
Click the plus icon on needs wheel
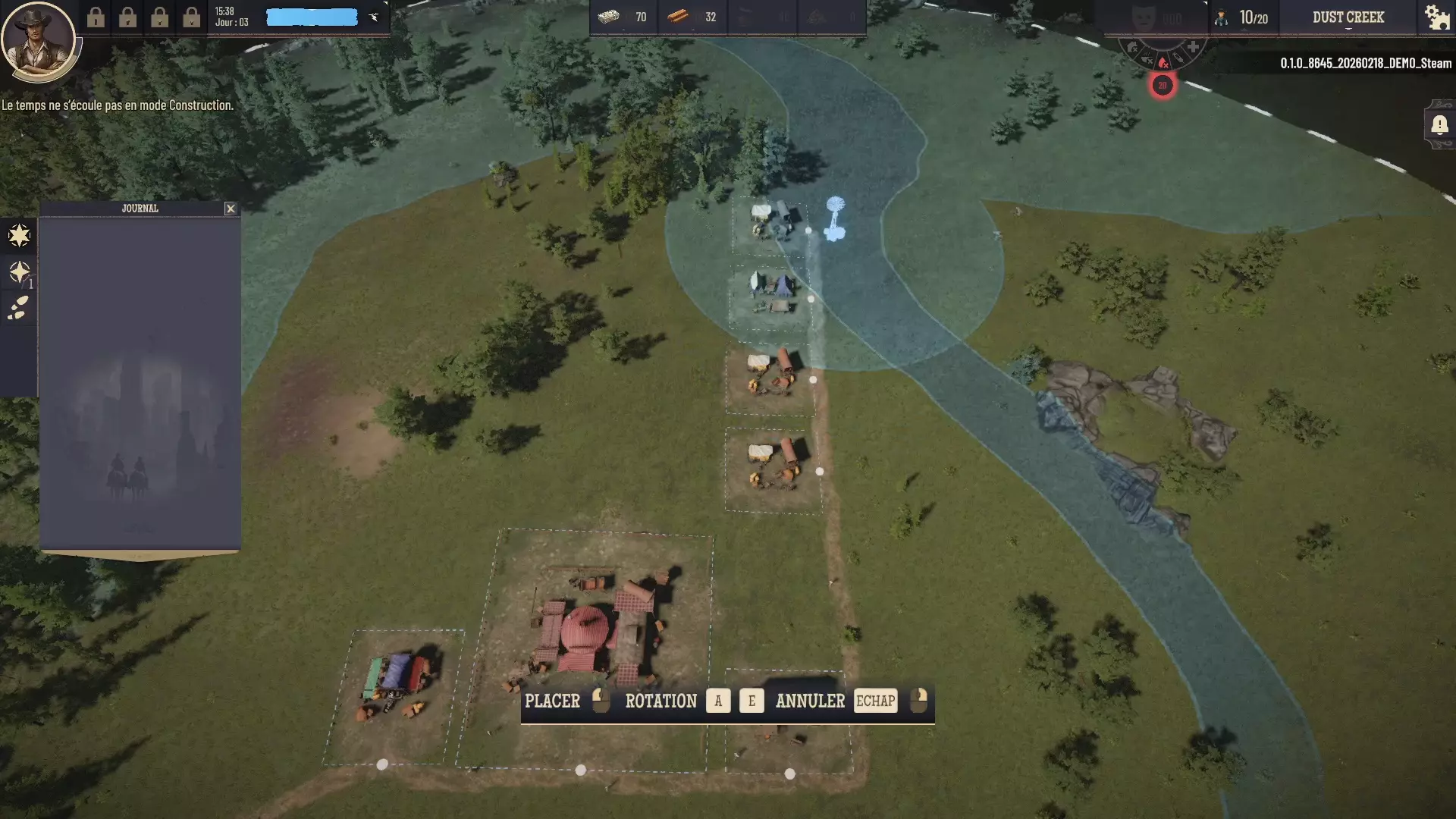(x=1193, y=48)
